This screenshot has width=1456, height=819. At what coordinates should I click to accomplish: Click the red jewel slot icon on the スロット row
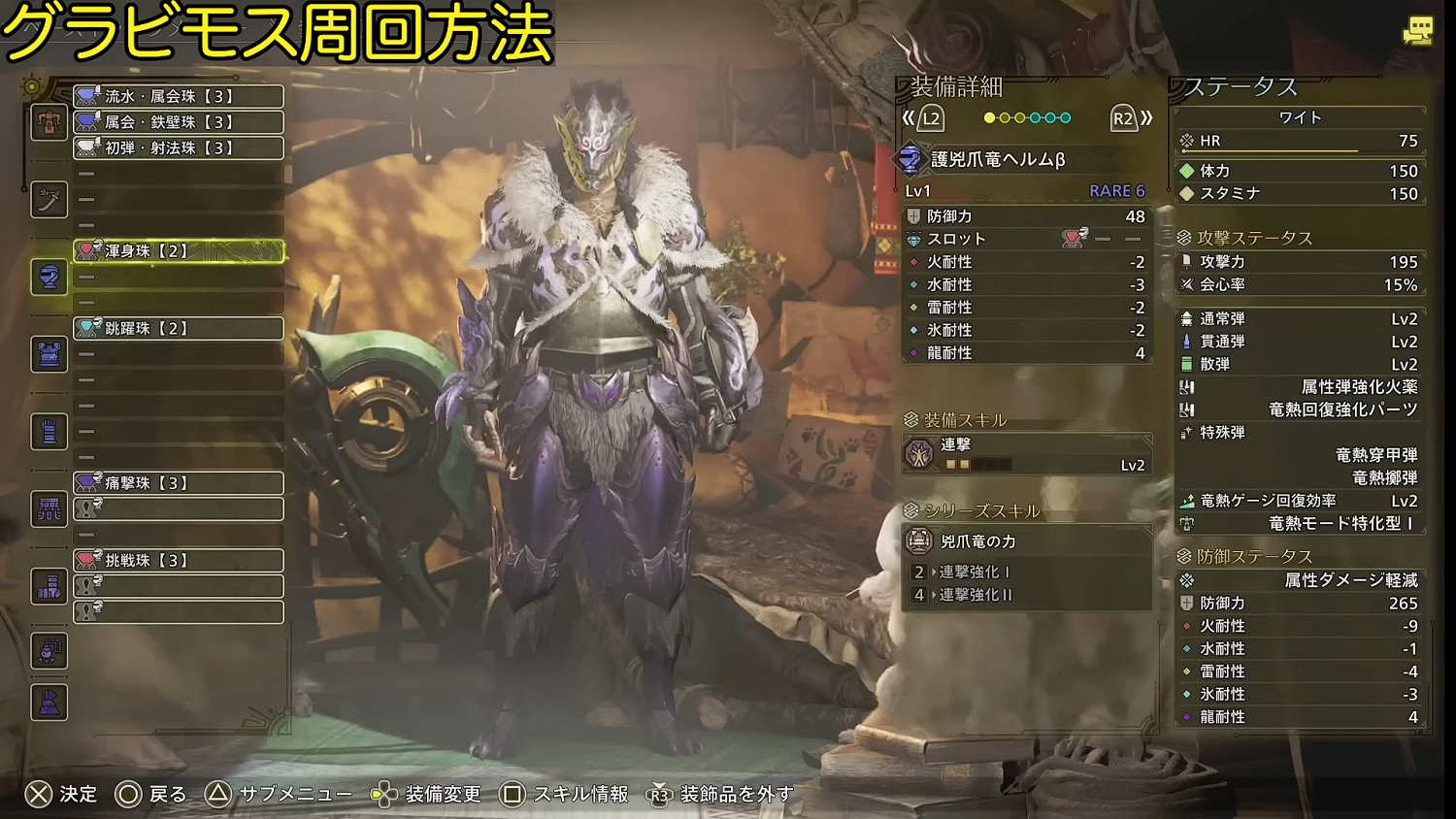click(x=1072, y=239)
